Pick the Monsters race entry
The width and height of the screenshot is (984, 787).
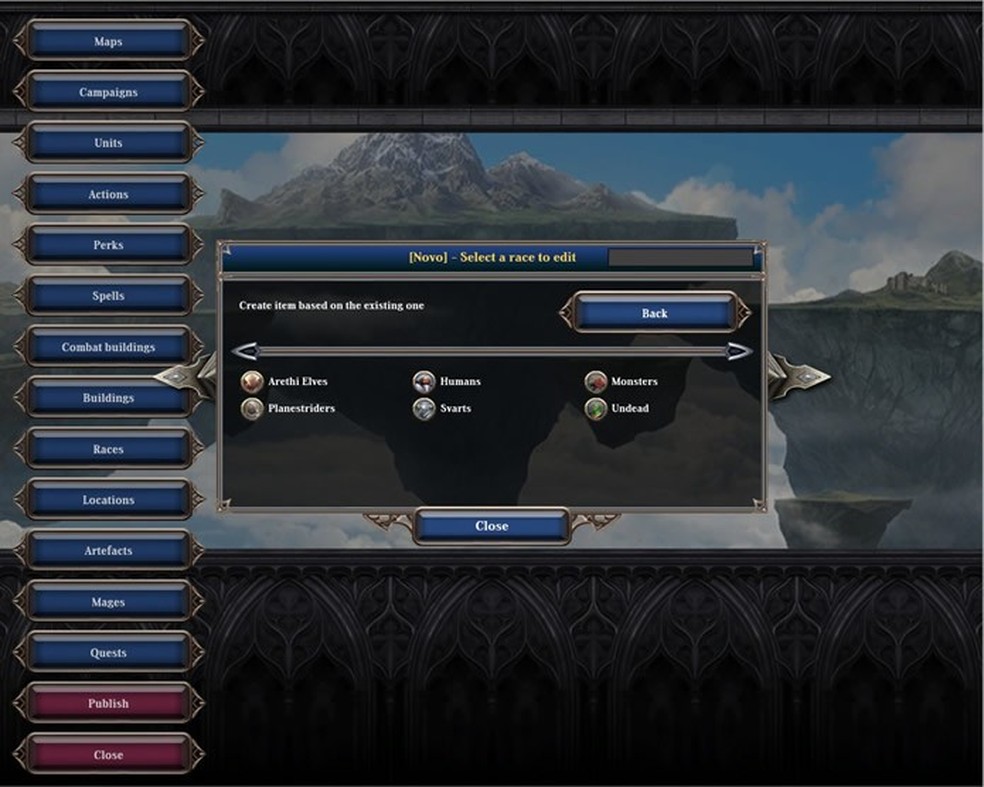click(x=633, y=382)
